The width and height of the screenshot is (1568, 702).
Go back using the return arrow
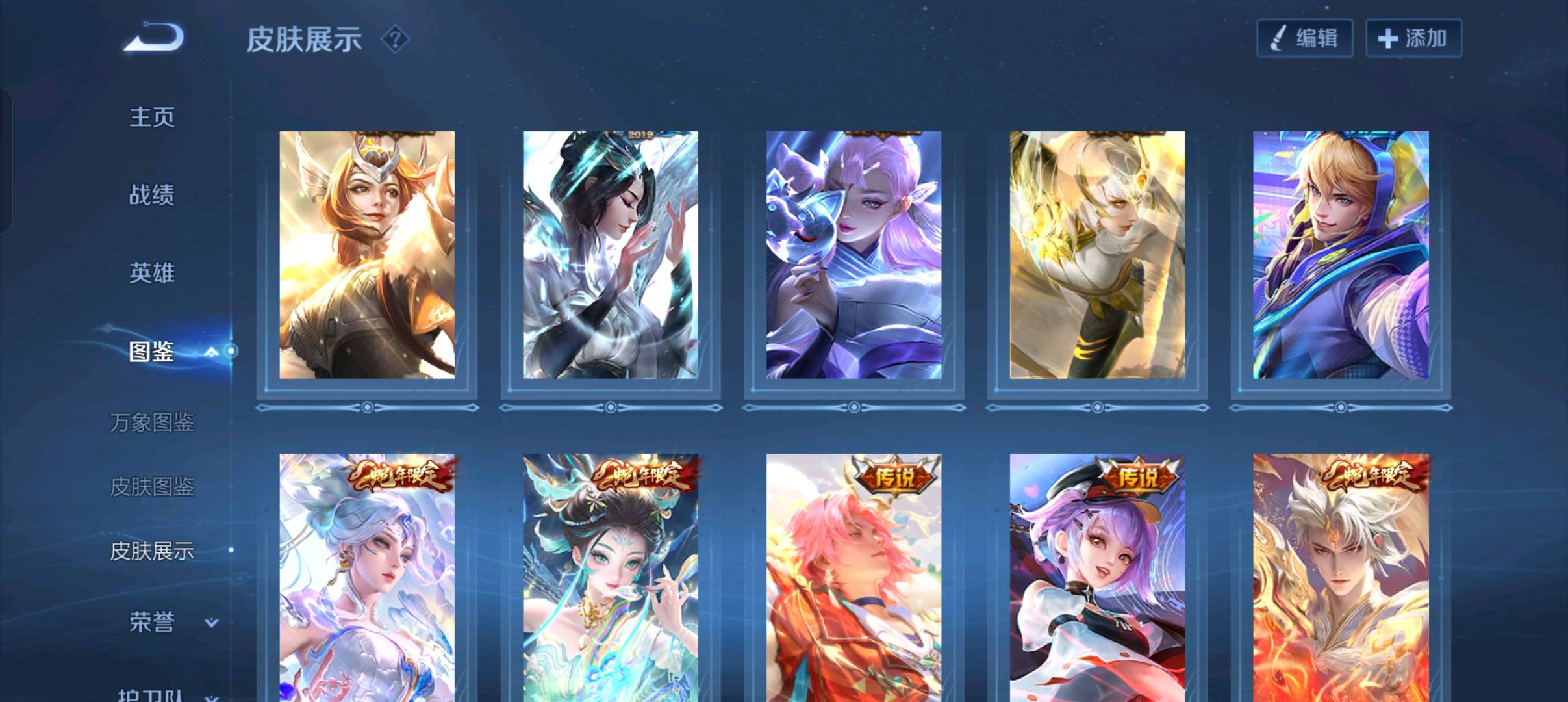(154, 37)
